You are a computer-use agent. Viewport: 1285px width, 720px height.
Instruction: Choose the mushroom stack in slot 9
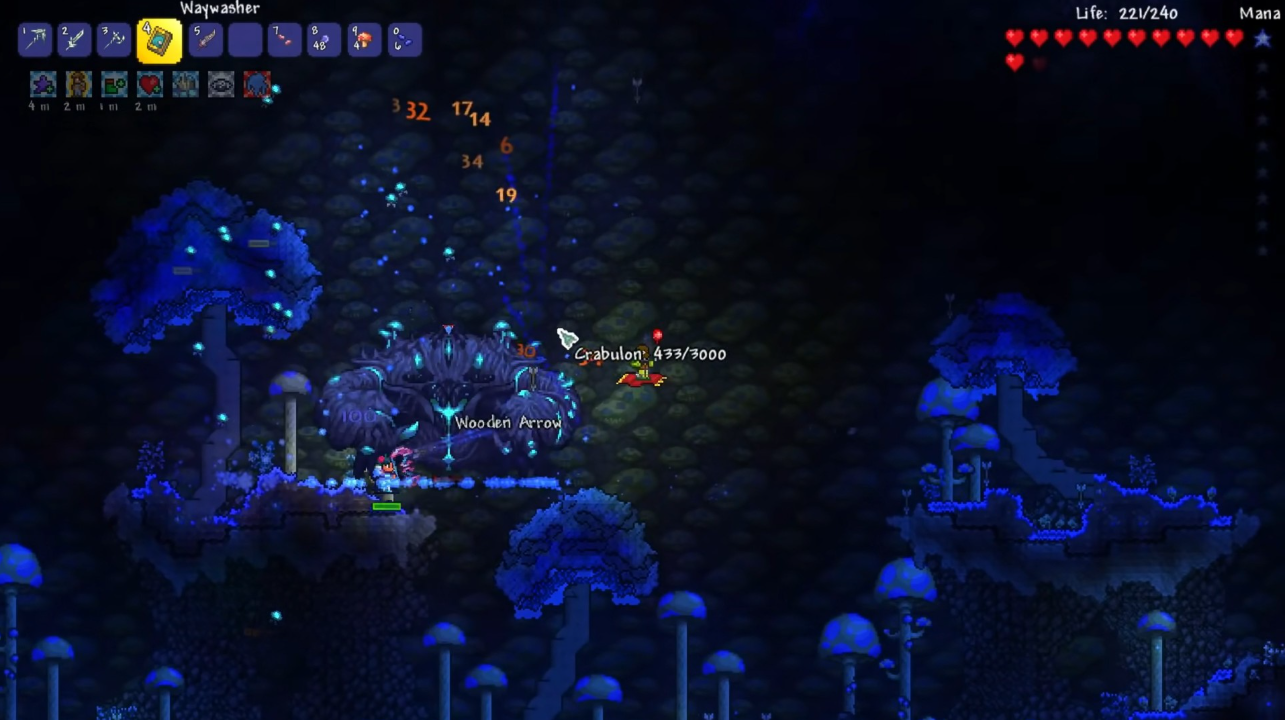(x=364, y=40)
